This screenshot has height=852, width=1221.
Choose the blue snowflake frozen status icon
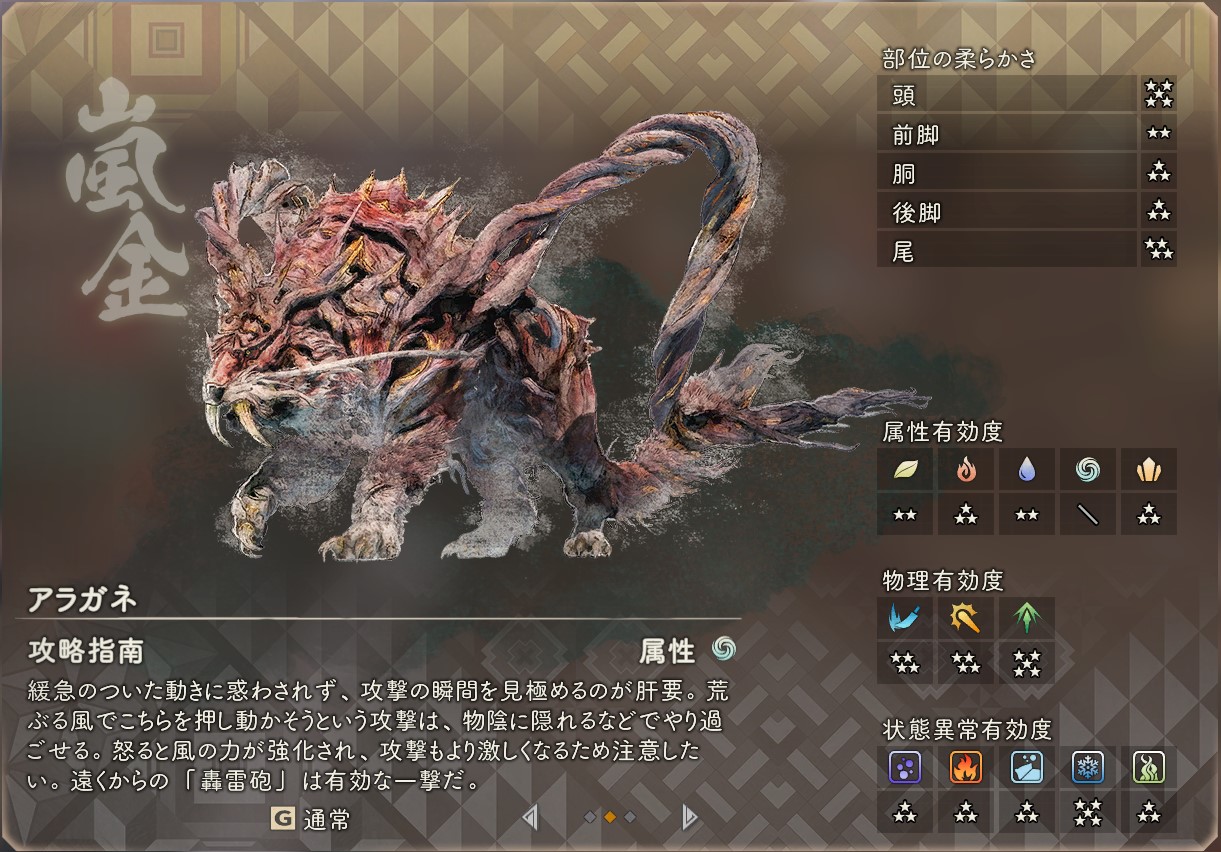[1087, 767]
